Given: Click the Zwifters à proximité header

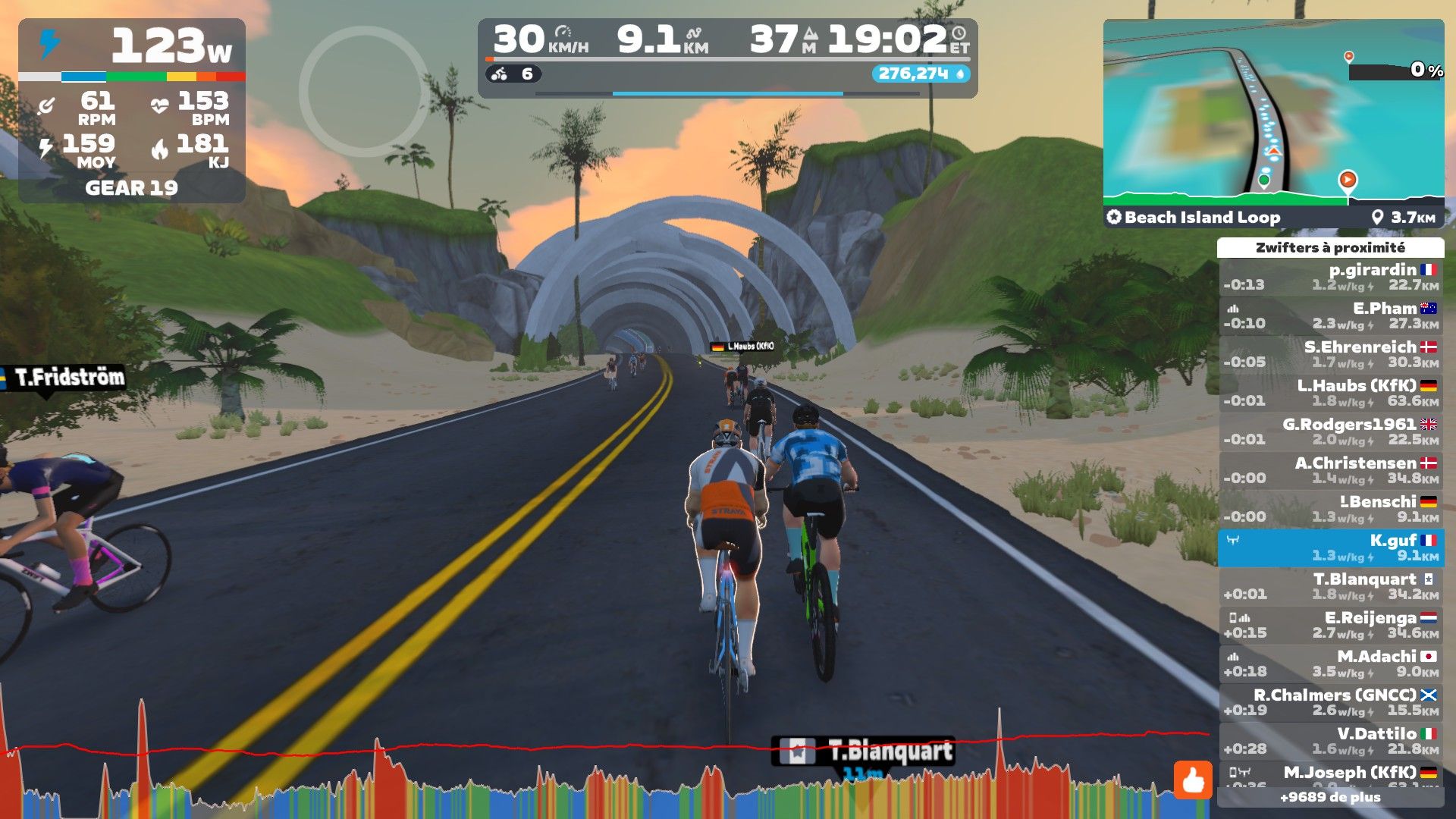Looking at the screenshot, I should (x=1330, y=248).
